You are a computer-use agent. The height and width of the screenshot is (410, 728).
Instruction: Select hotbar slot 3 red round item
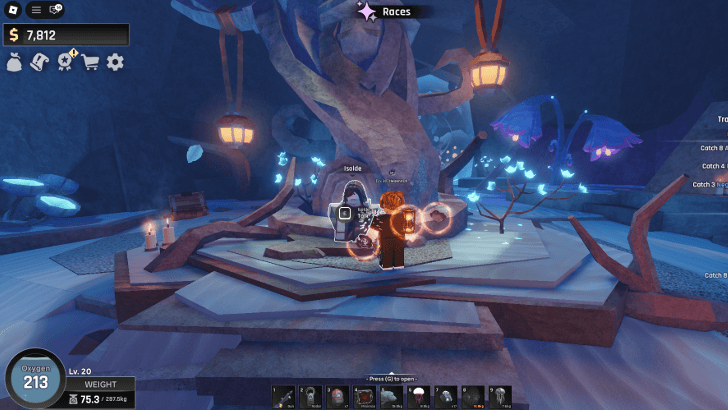click(337, 397)
